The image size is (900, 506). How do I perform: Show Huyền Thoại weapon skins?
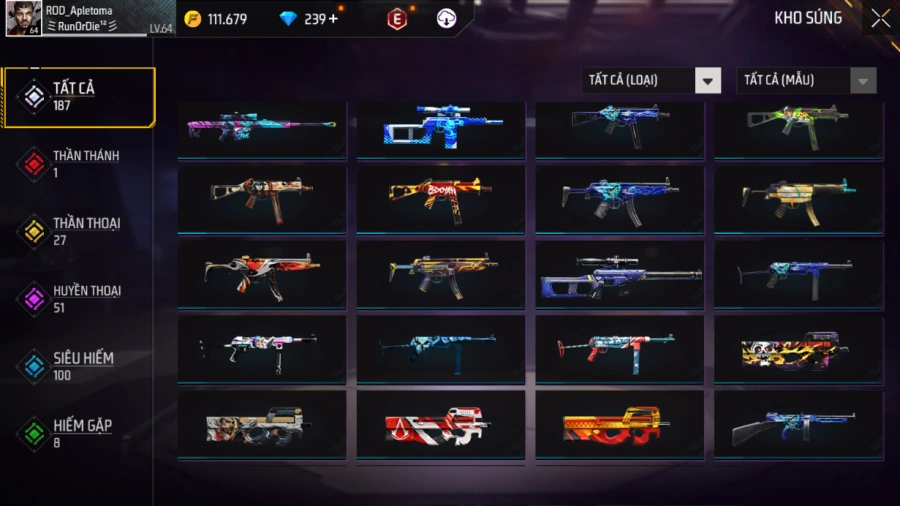(78, 298)
